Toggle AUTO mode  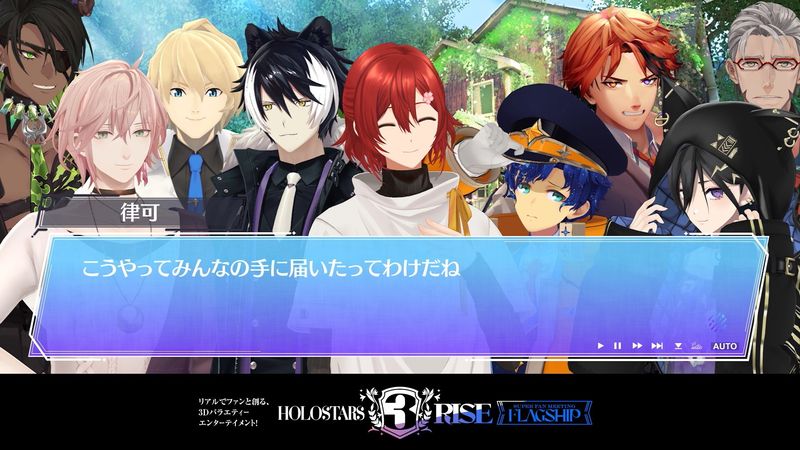tap(724, 346)
